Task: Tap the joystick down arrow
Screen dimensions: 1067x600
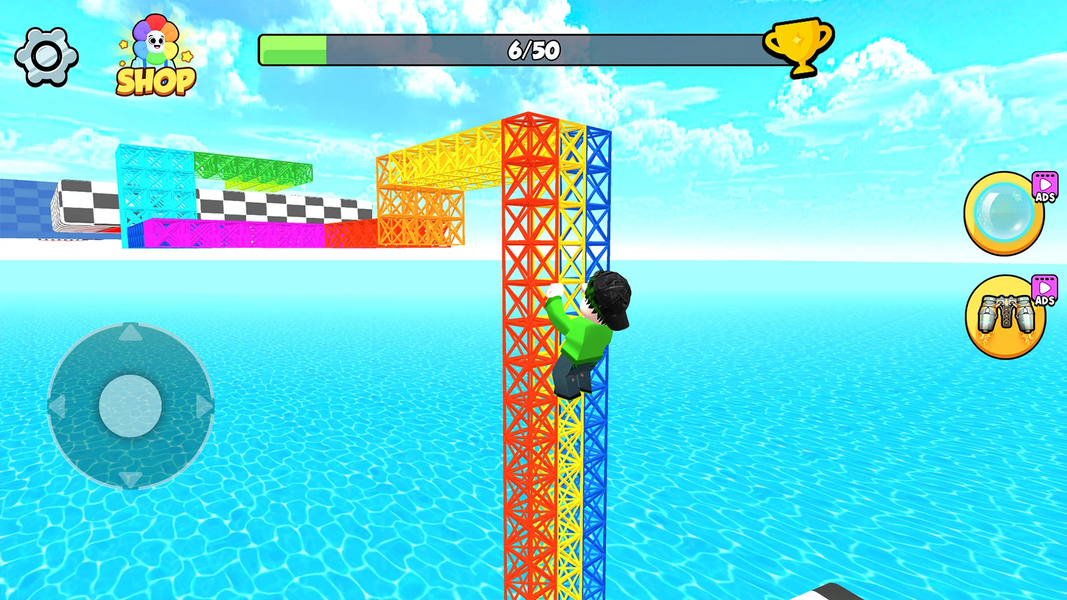Action: pos(130,478)
